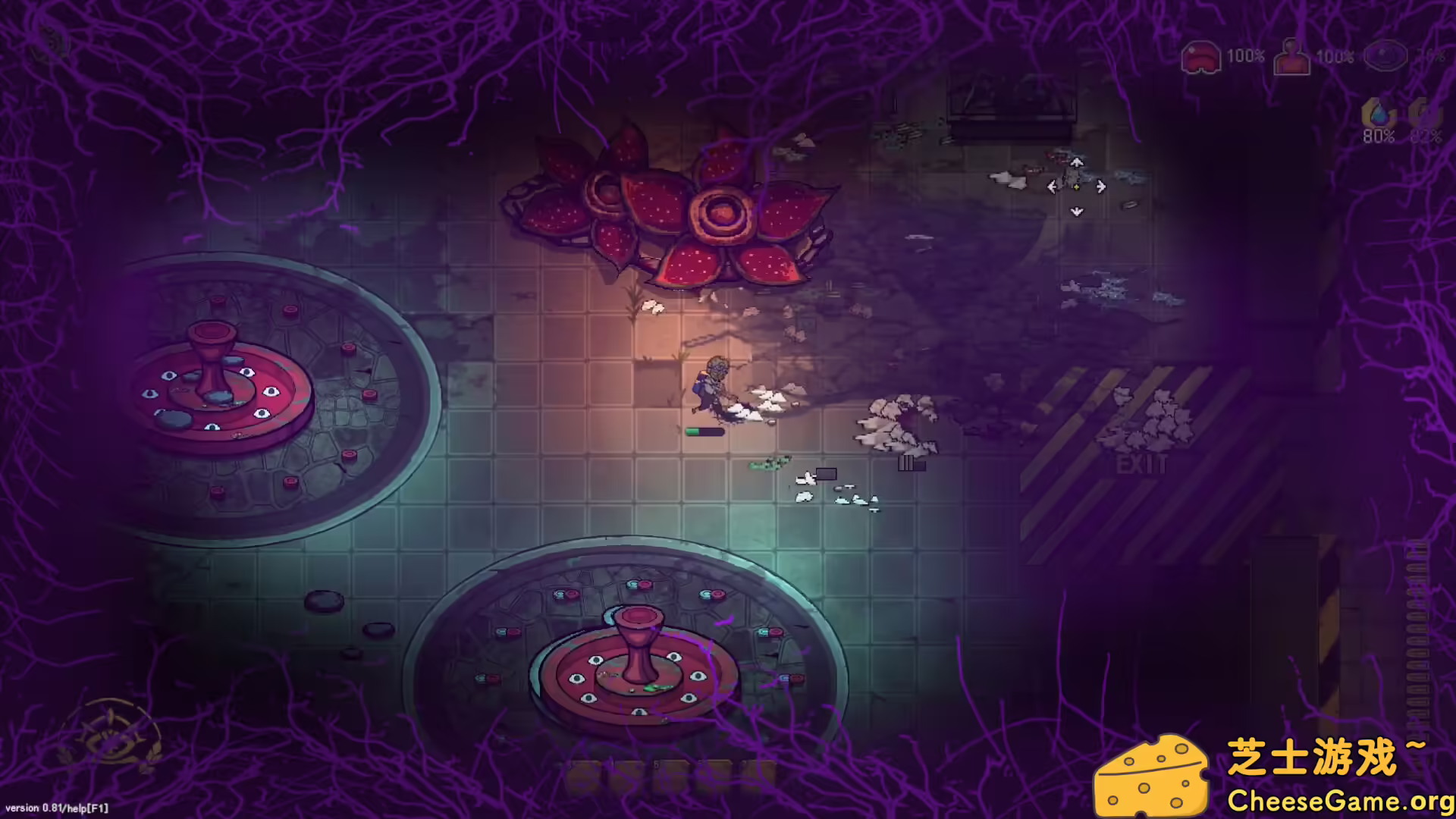Image resolution: width=1456 pixels, height=819 pixels.
Task: Click the yellow crosshair marker between the arrows
Action: pyautogui.click(x=1076, y=187)
